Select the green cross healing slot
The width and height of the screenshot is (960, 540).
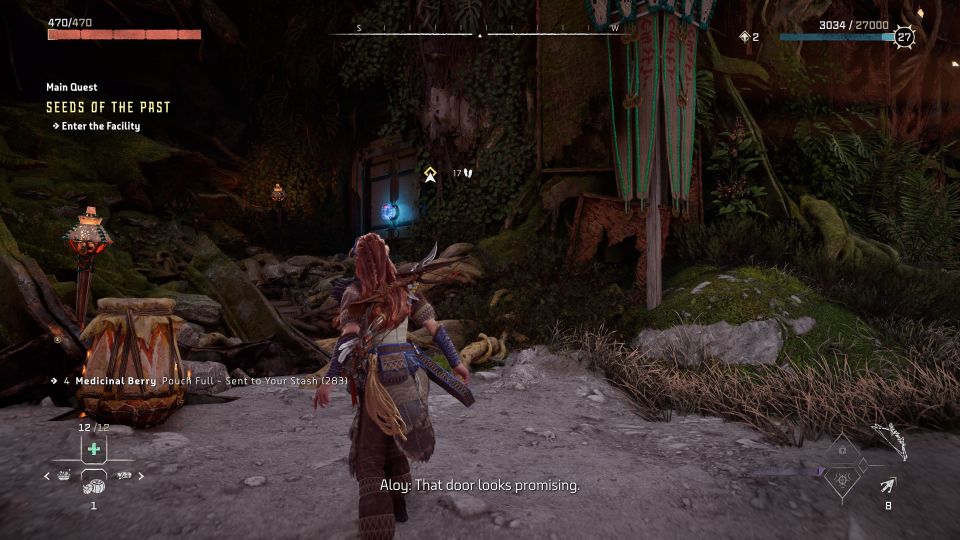(93, 448)
